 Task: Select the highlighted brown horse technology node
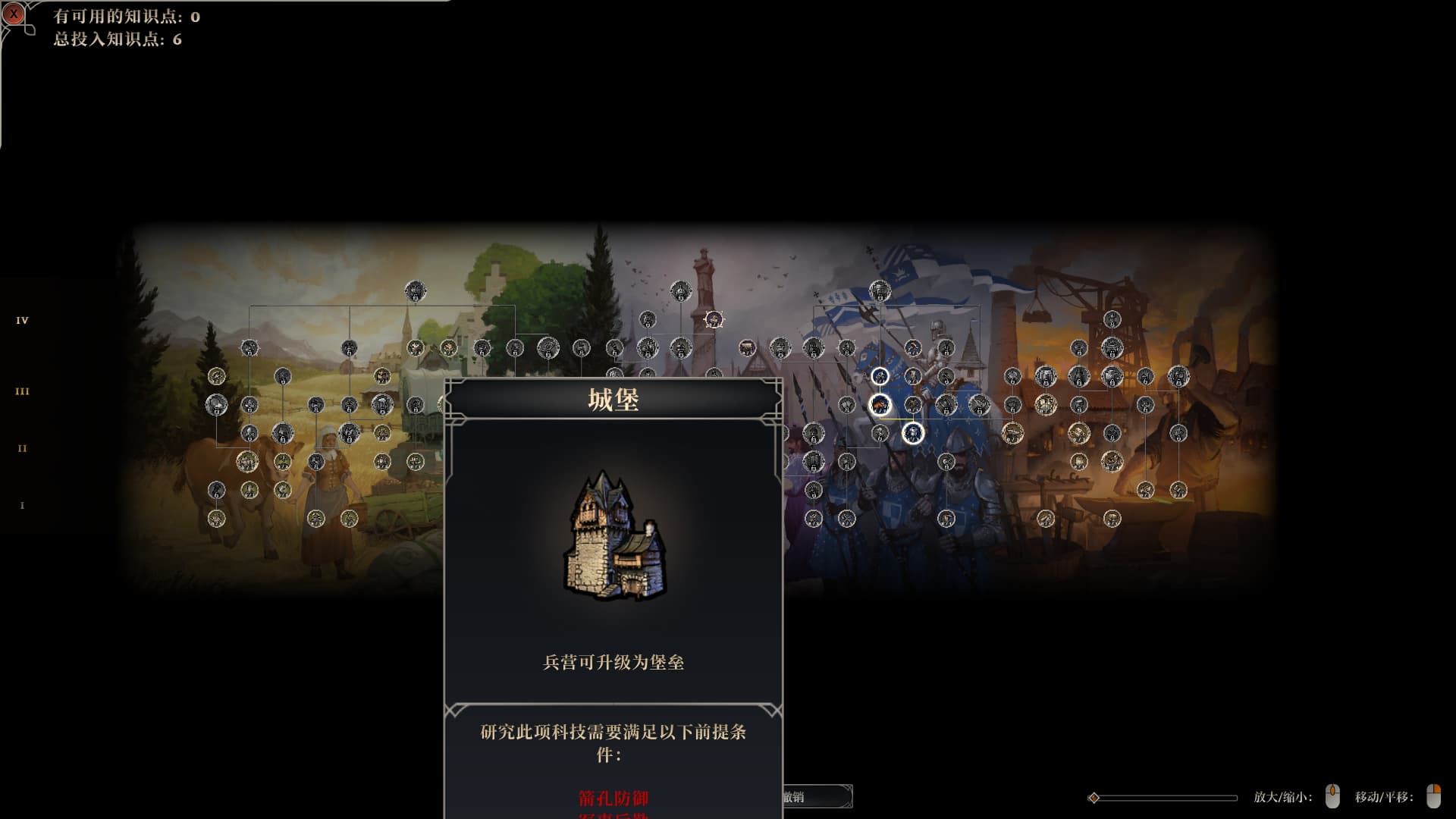click(880, 405)
